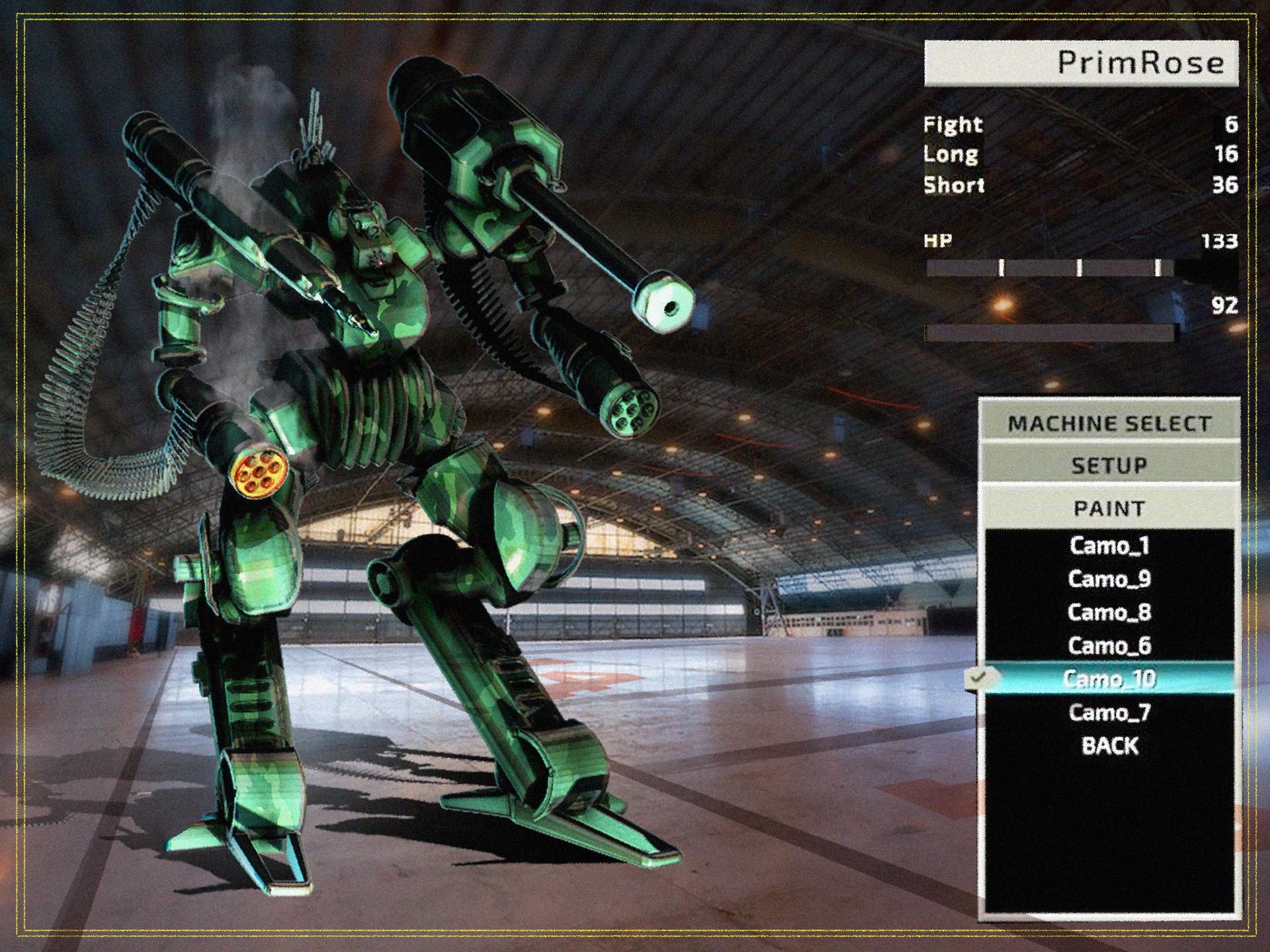Select Camo_8 from the paint list
The width and height of the screenshot is (1270, 952).
[1109, 612]
